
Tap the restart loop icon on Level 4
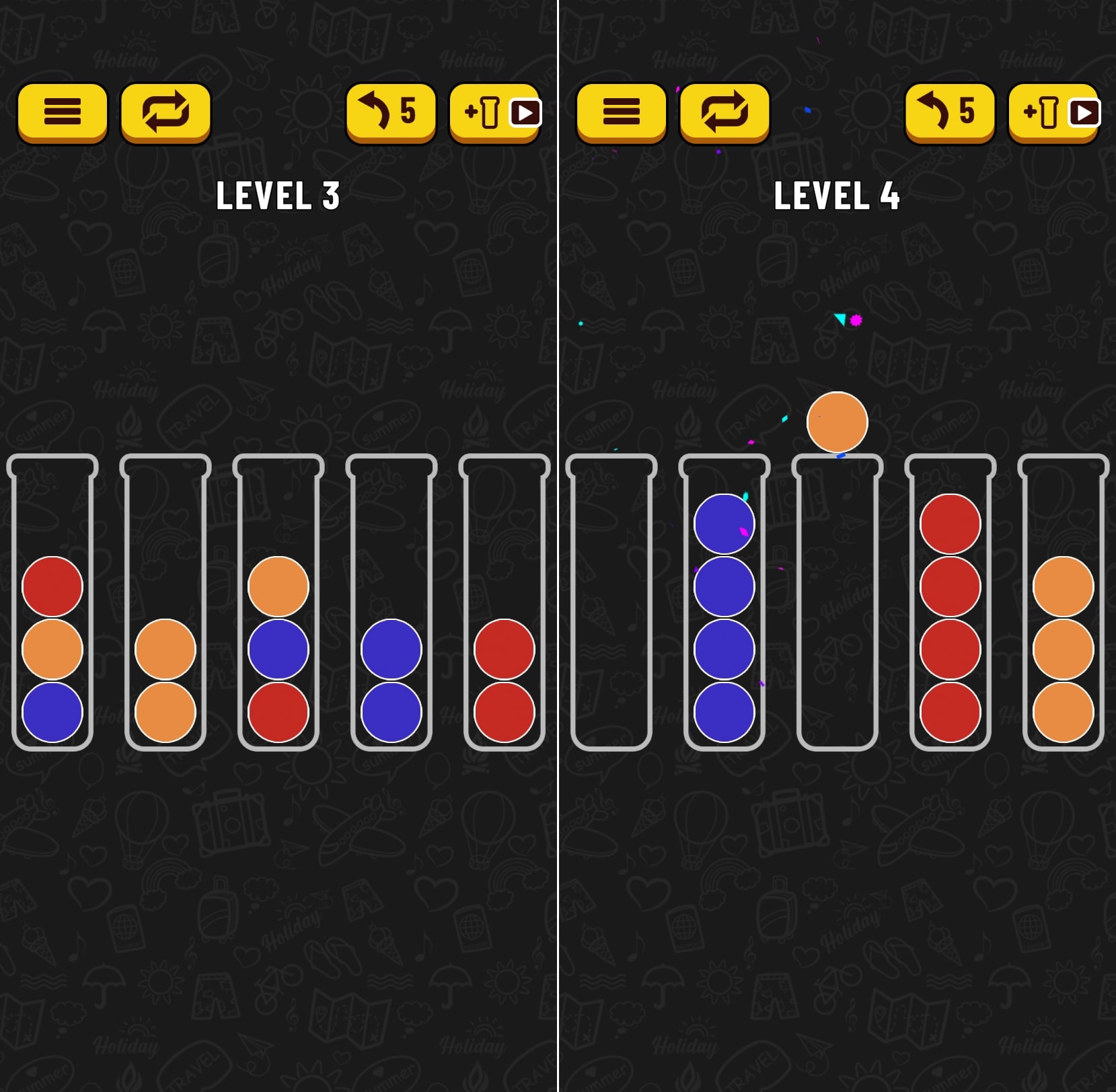tap(724, 112)
